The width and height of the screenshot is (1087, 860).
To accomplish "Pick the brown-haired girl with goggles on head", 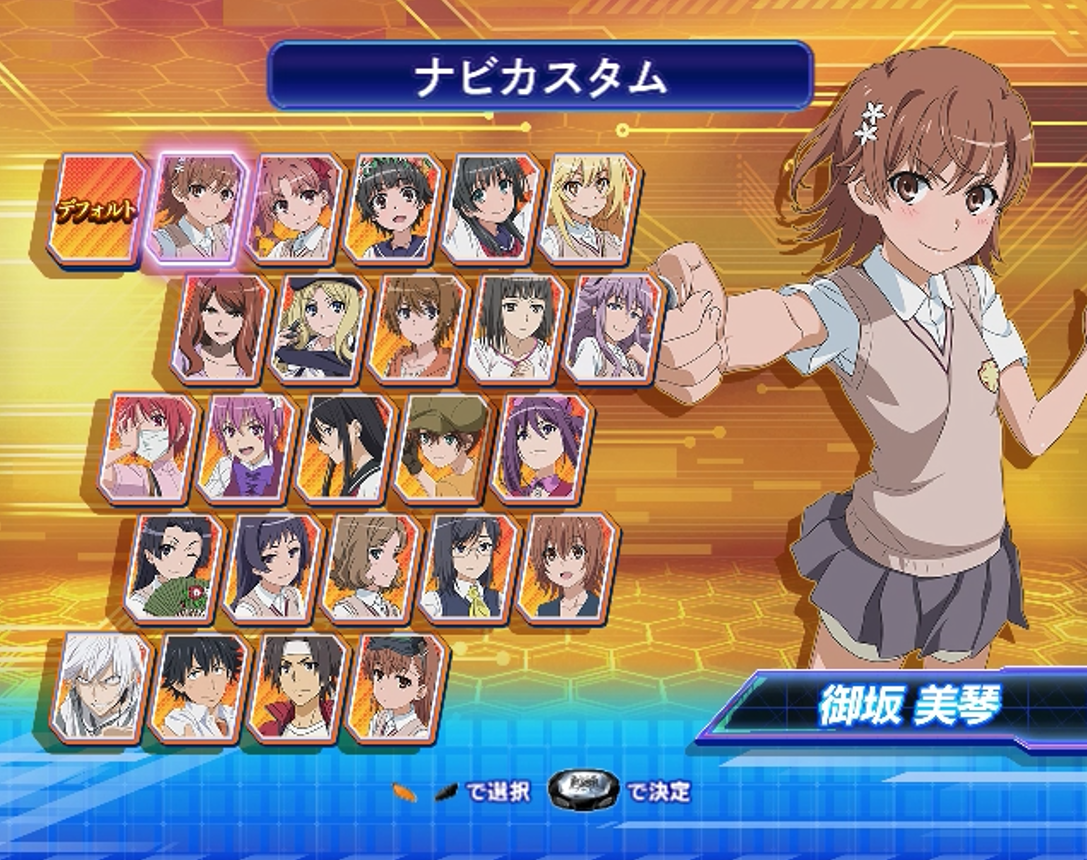I will [x=395, y=688].
